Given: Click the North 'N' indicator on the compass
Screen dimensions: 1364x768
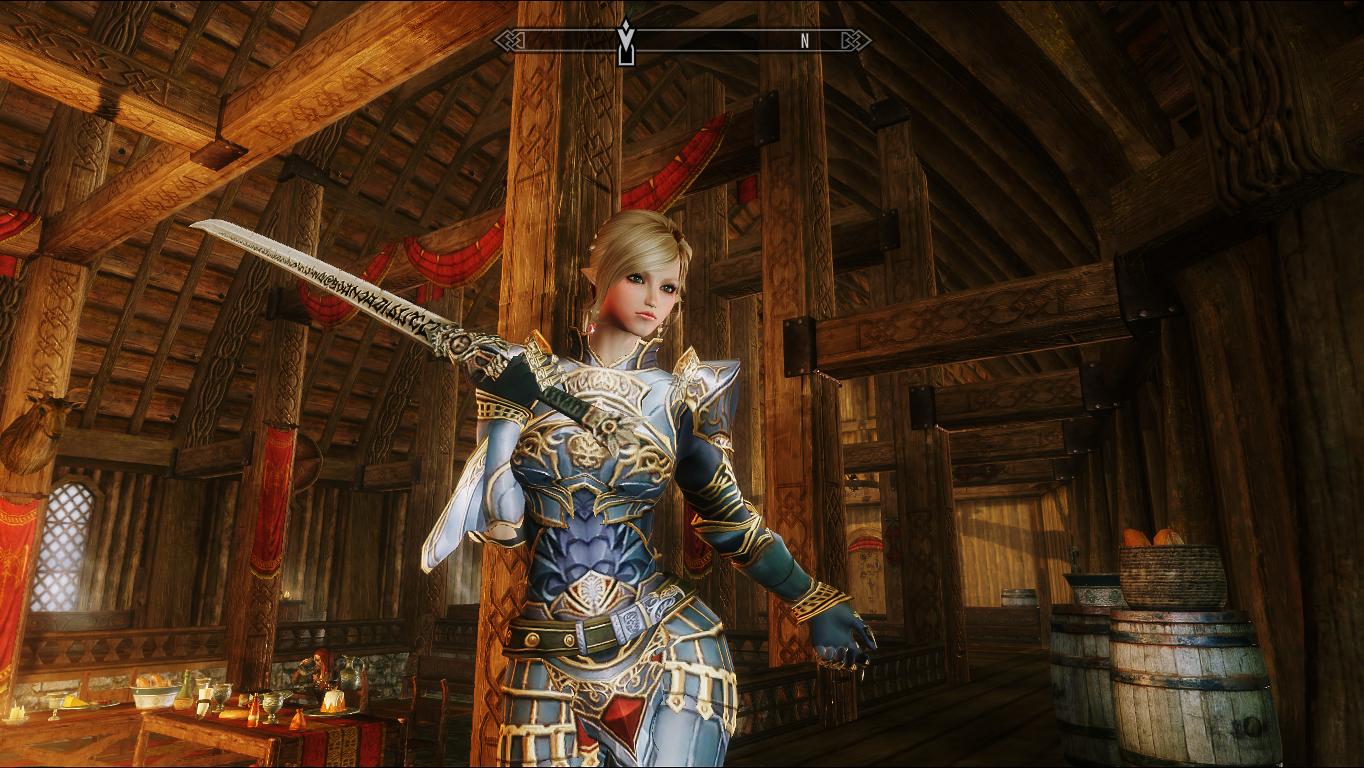Looking at the screenshot, I should point(804,41).
